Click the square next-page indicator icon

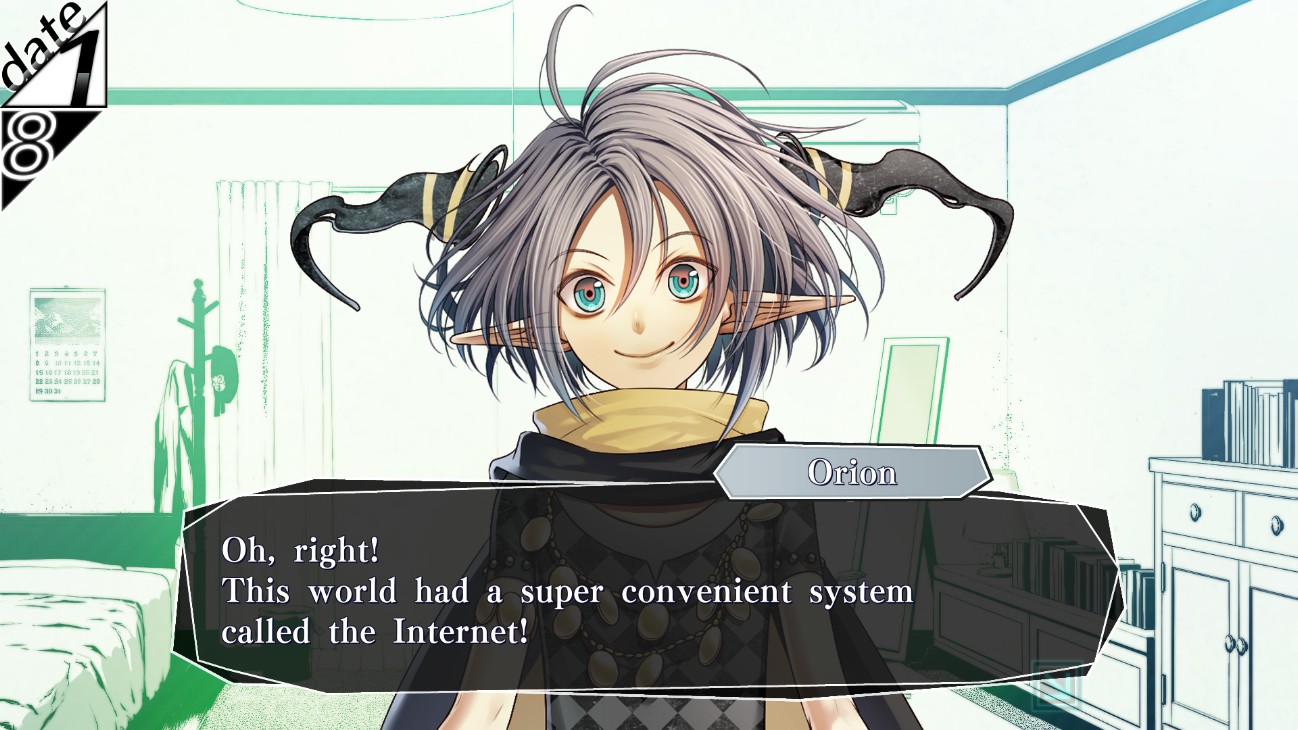pos(1056,686)
